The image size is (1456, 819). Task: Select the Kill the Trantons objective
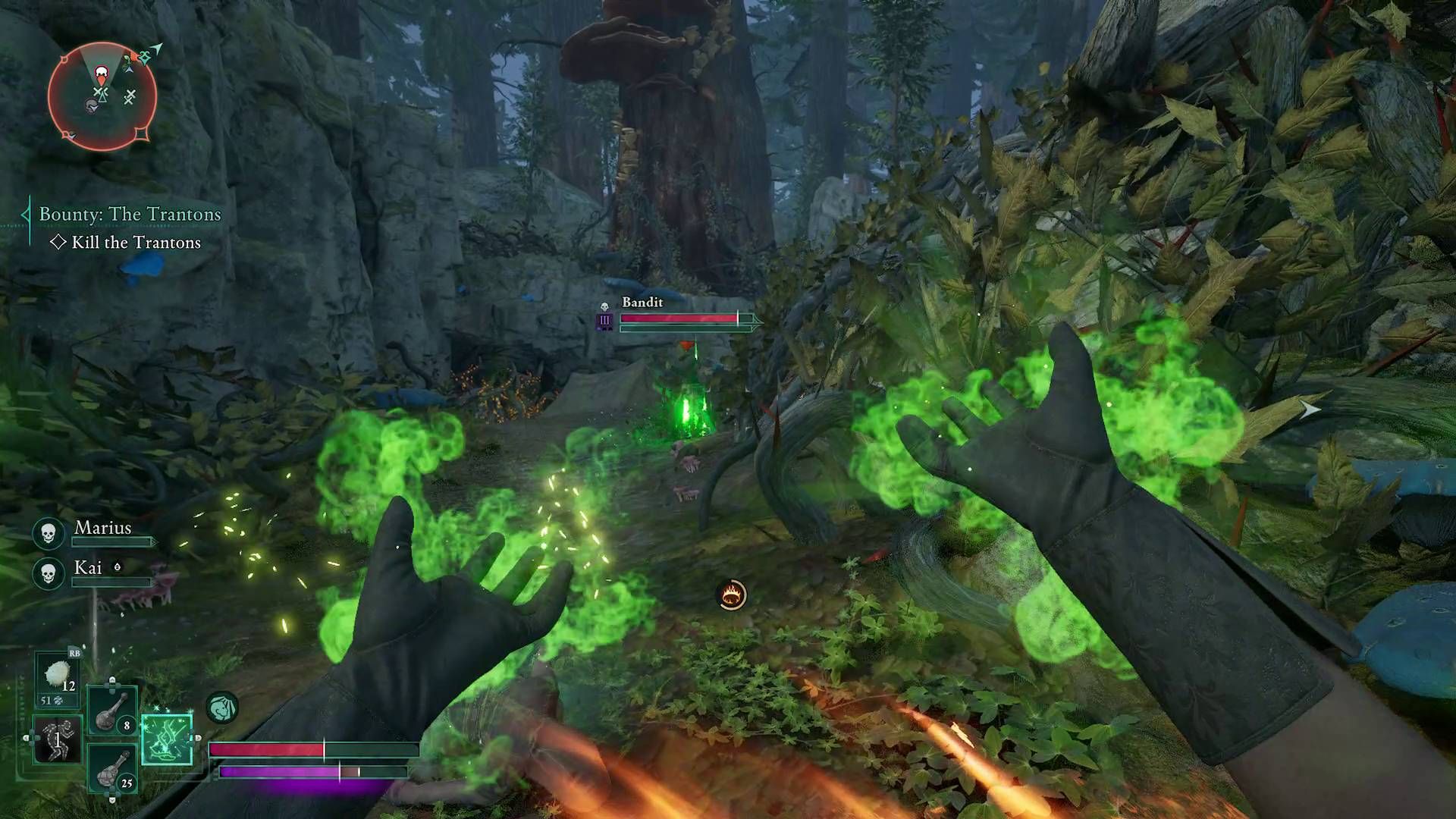tap(136, 243)
